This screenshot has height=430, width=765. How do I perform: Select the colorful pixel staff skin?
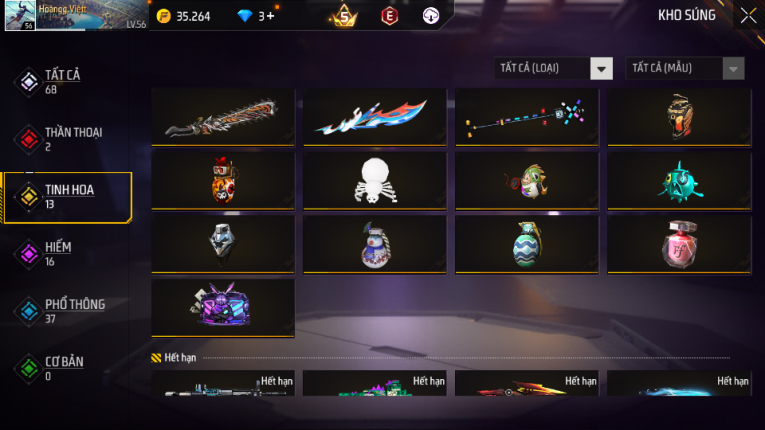[527, 118]
